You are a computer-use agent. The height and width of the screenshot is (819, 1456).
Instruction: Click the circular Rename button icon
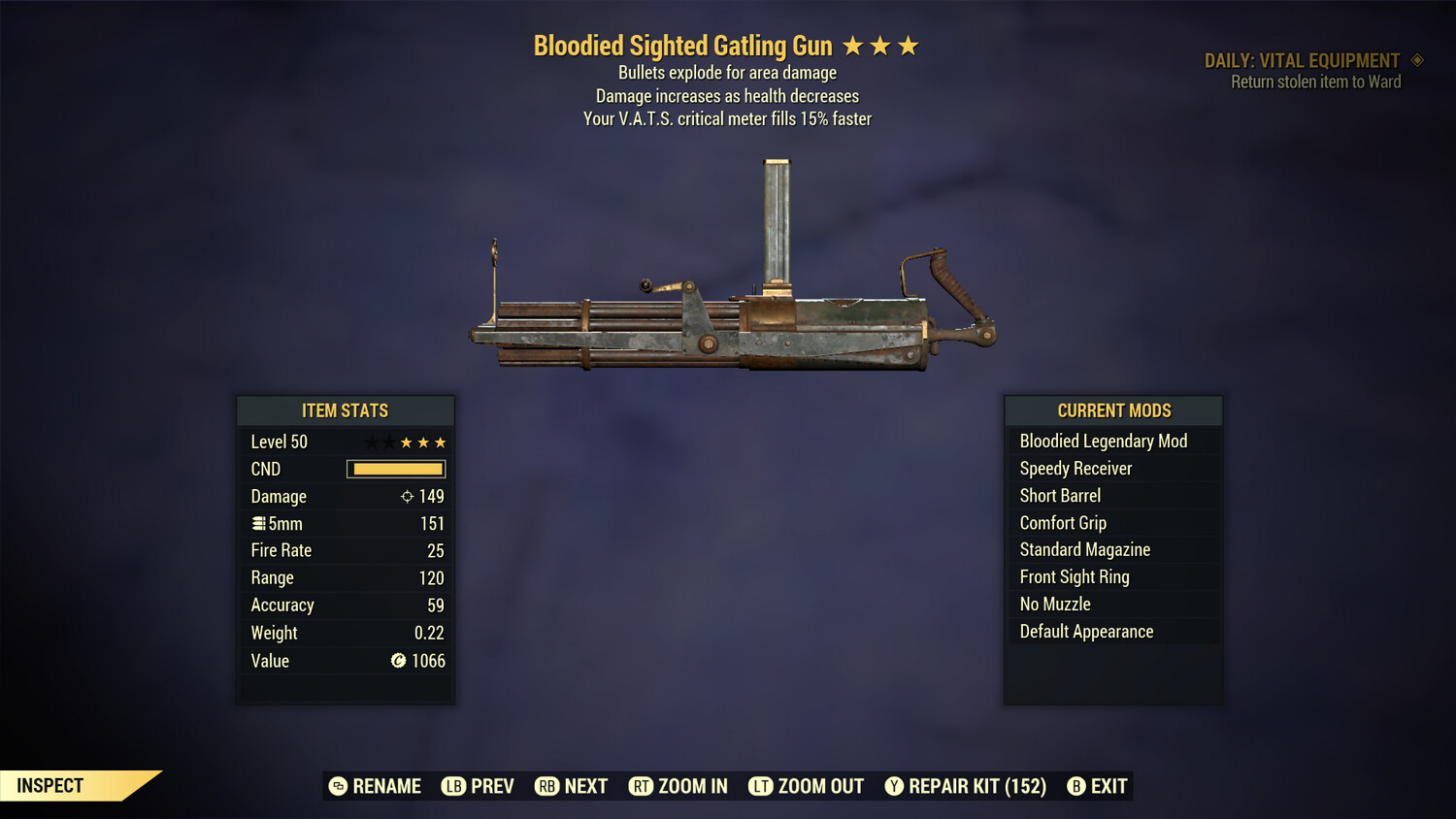coord(337,786)
